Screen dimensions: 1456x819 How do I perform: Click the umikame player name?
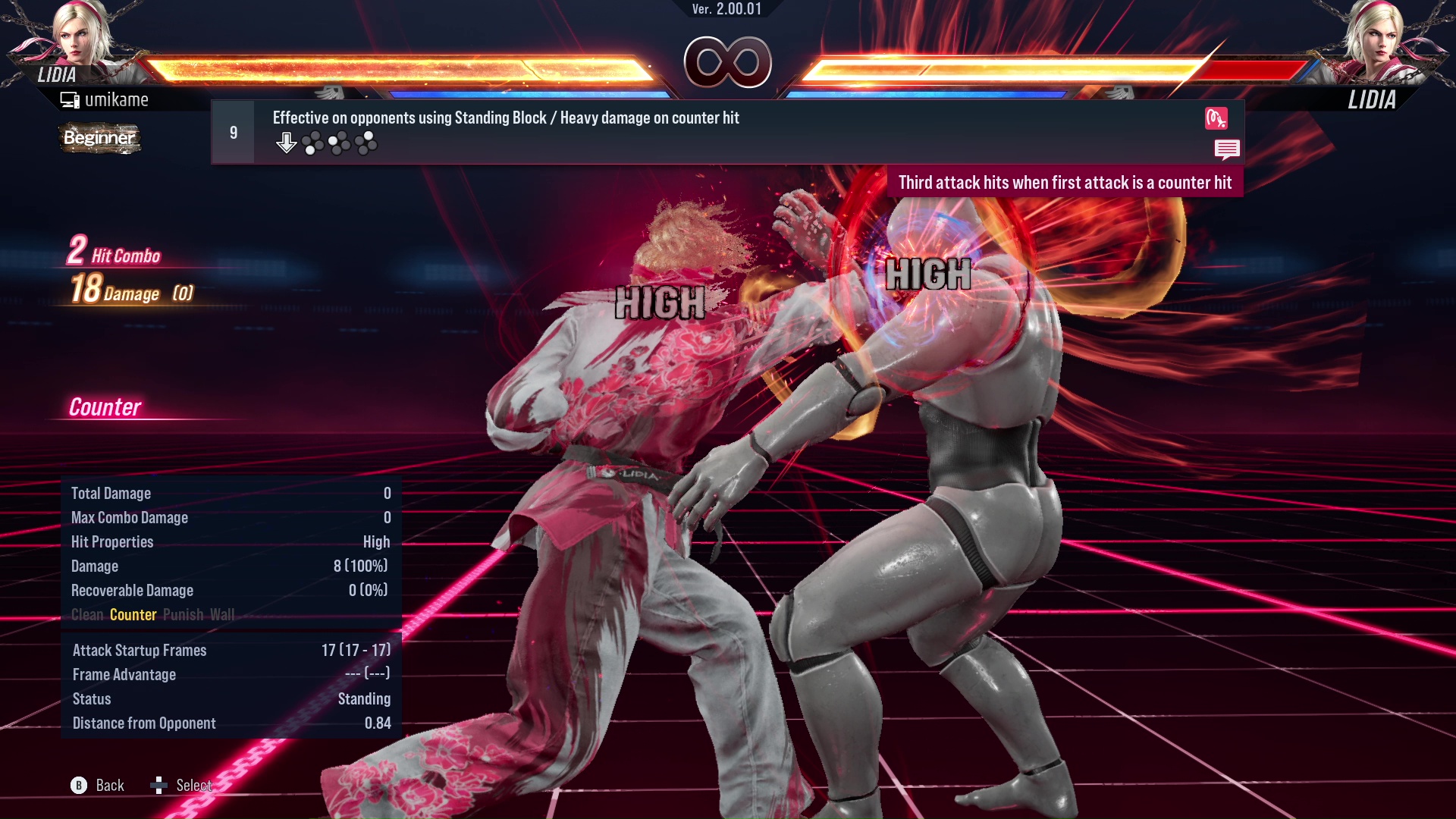click(x=118, y=99)
